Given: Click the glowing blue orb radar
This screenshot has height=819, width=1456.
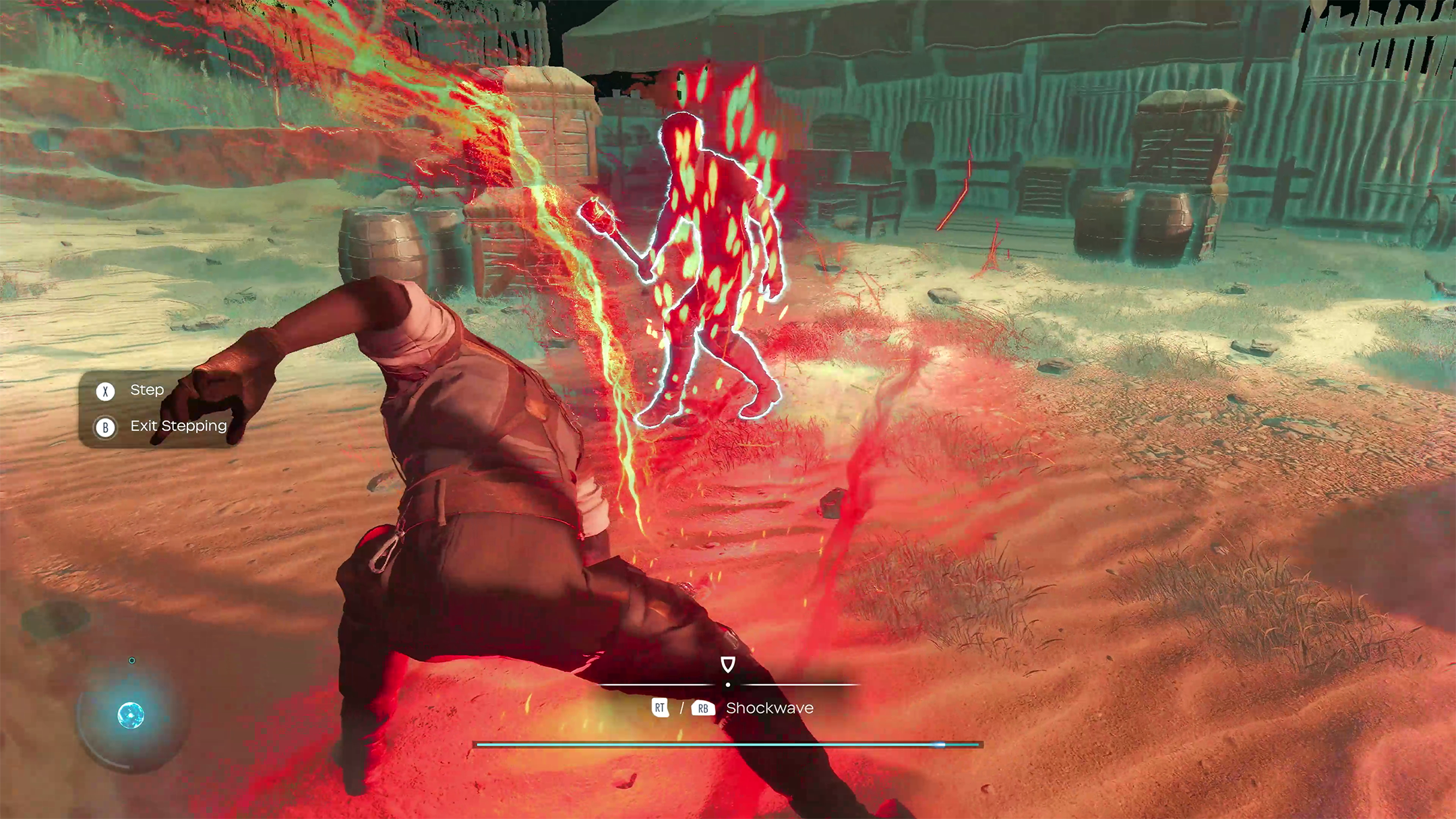Looking at the screenshot, I should (131, 715).
